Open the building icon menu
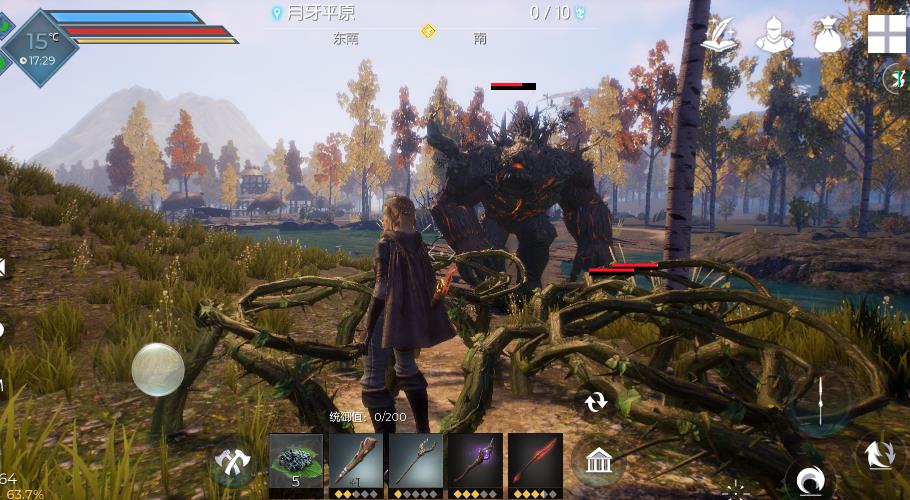The image size is (910, 500). pyautogui.click(x=598, y=461)
